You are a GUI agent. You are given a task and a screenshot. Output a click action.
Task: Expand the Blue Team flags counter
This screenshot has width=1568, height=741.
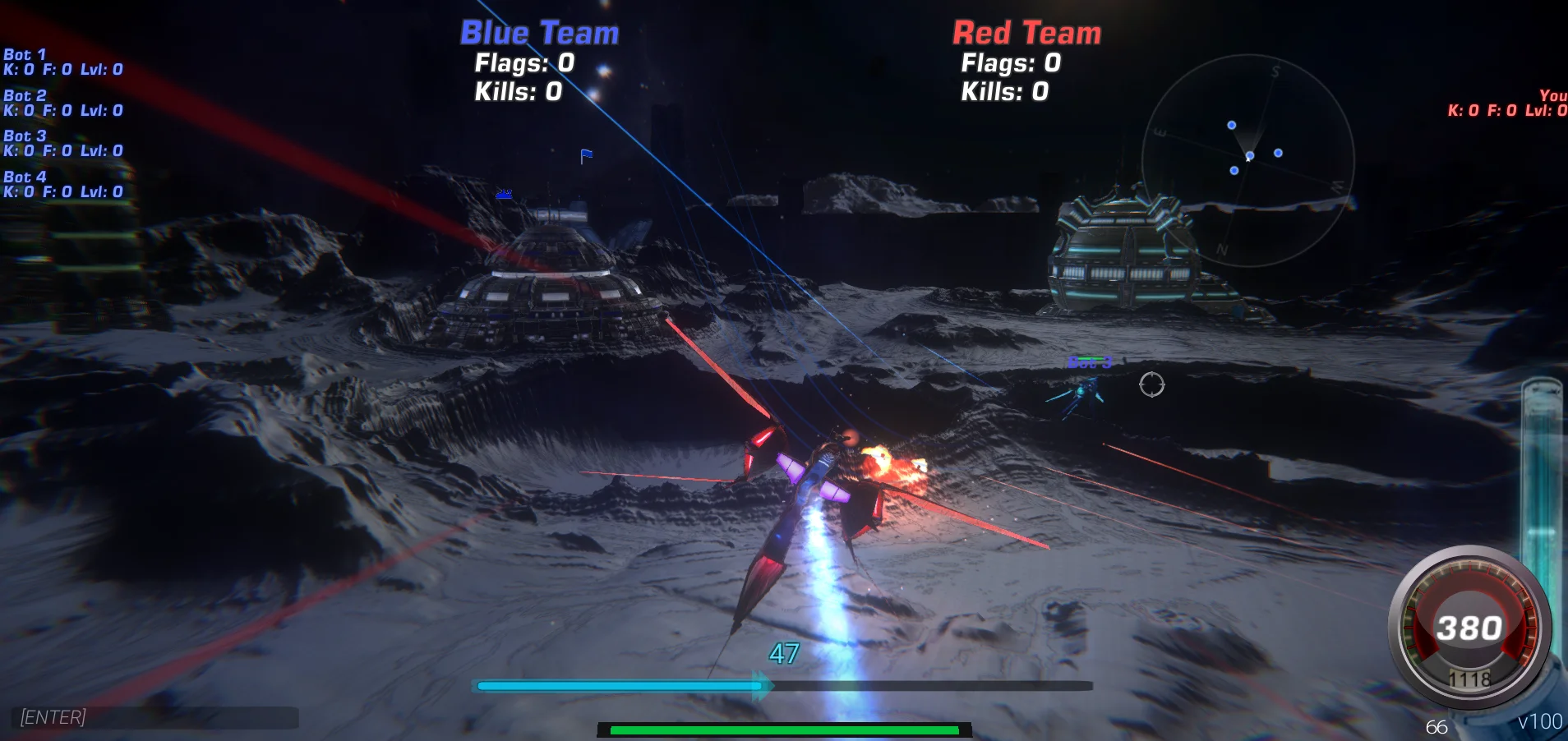523,63
